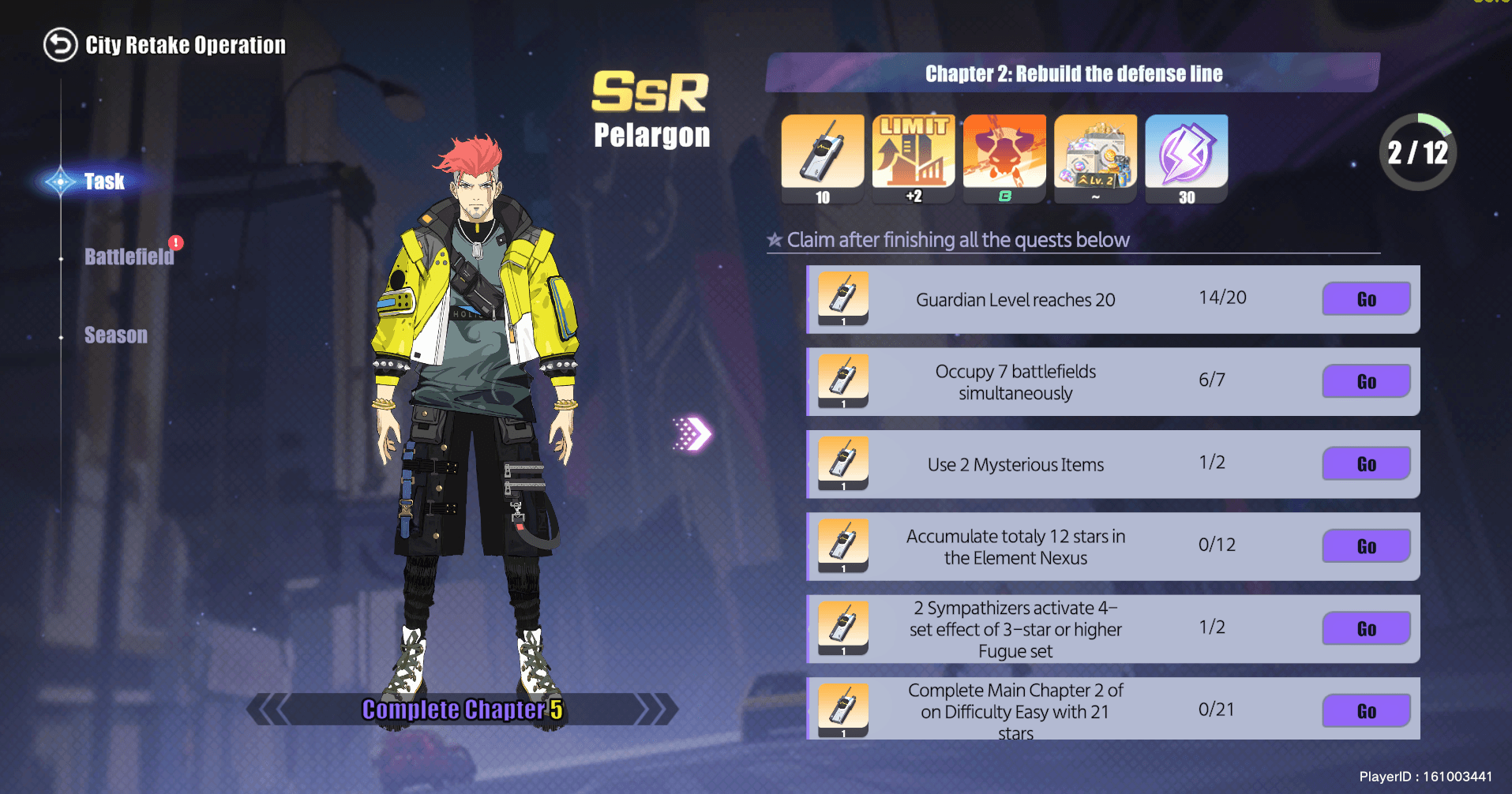This screenshot has width=1512, height=794.
Task: Click Go for Sympathizers Fugue set quest
Action: pyautogui.click(x=1365, y=629)
